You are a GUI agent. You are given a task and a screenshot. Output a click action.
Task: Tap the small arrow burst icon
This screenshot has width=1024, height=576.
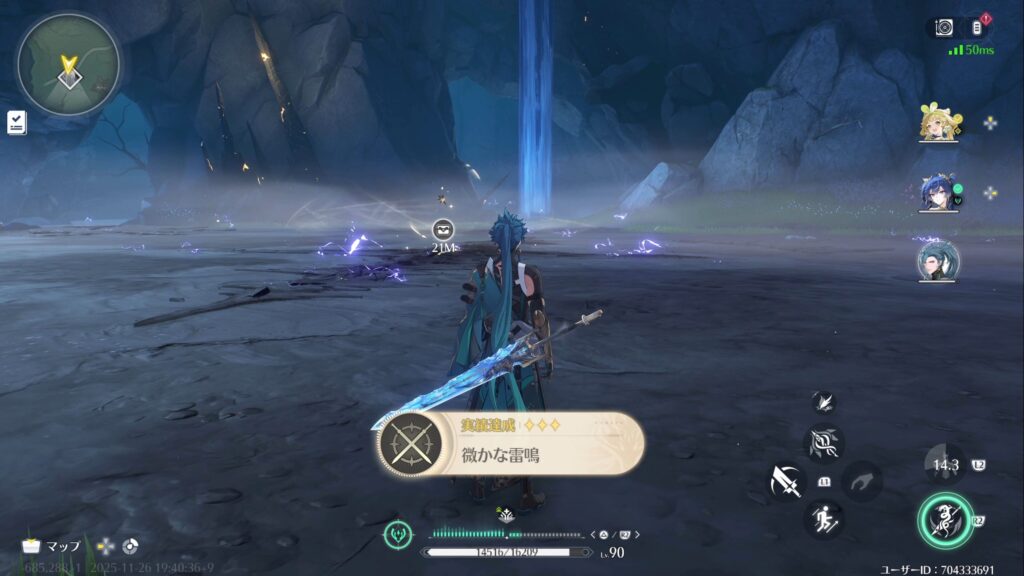coord(823,401)
